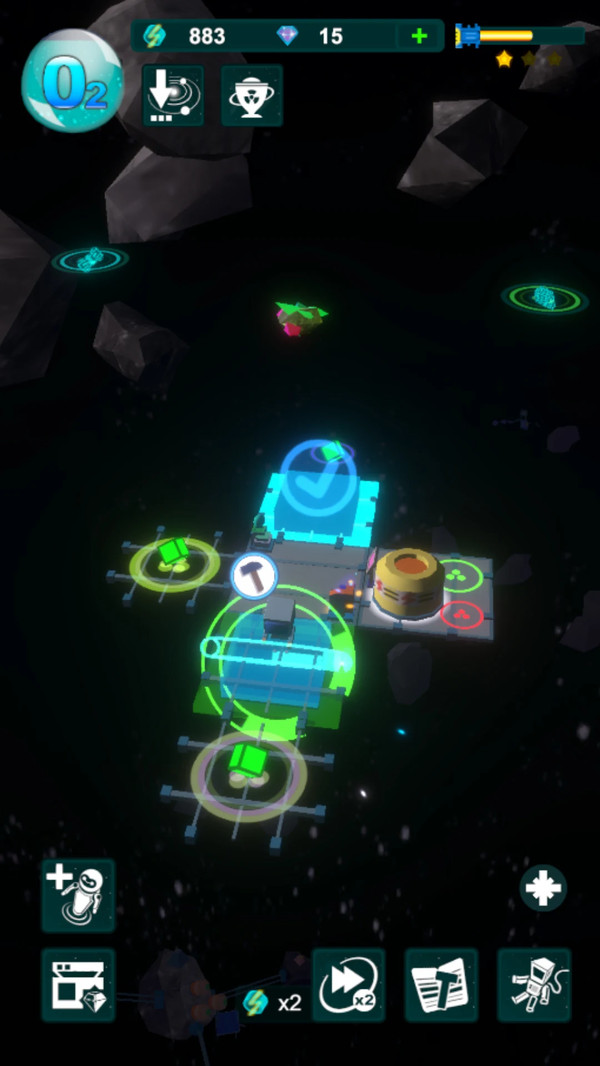
Task: Tap the round four-arrow recenter button
Action: tap(543, 888)
